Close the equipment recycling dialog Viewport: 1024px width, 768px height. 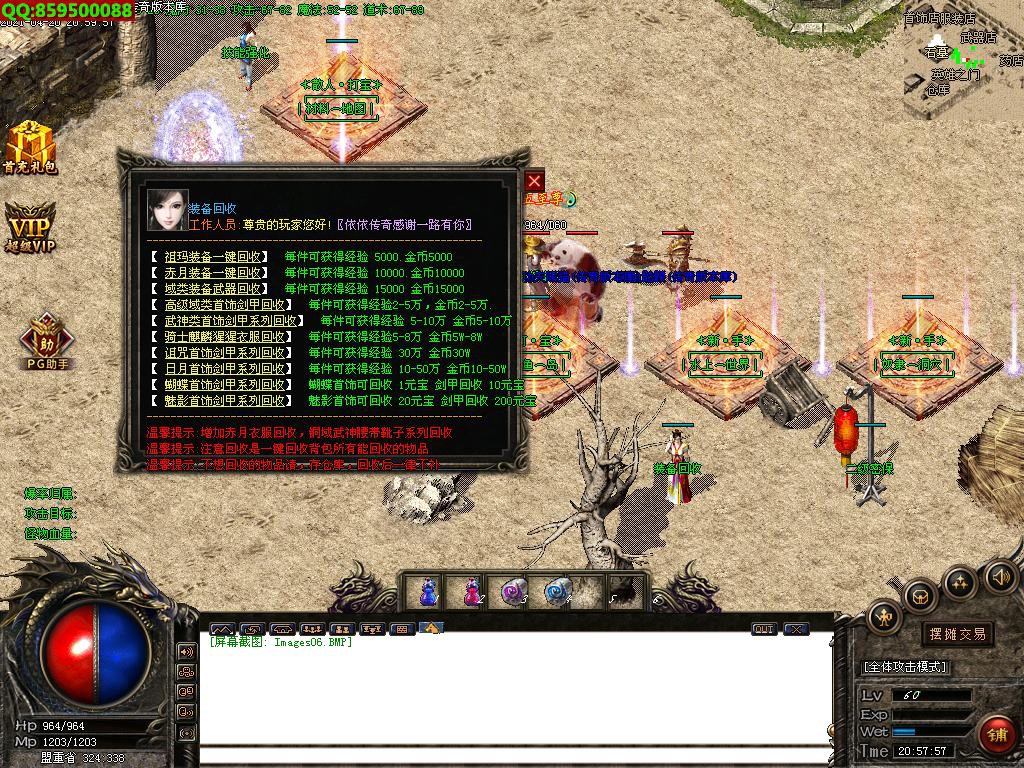pos(534,181)
